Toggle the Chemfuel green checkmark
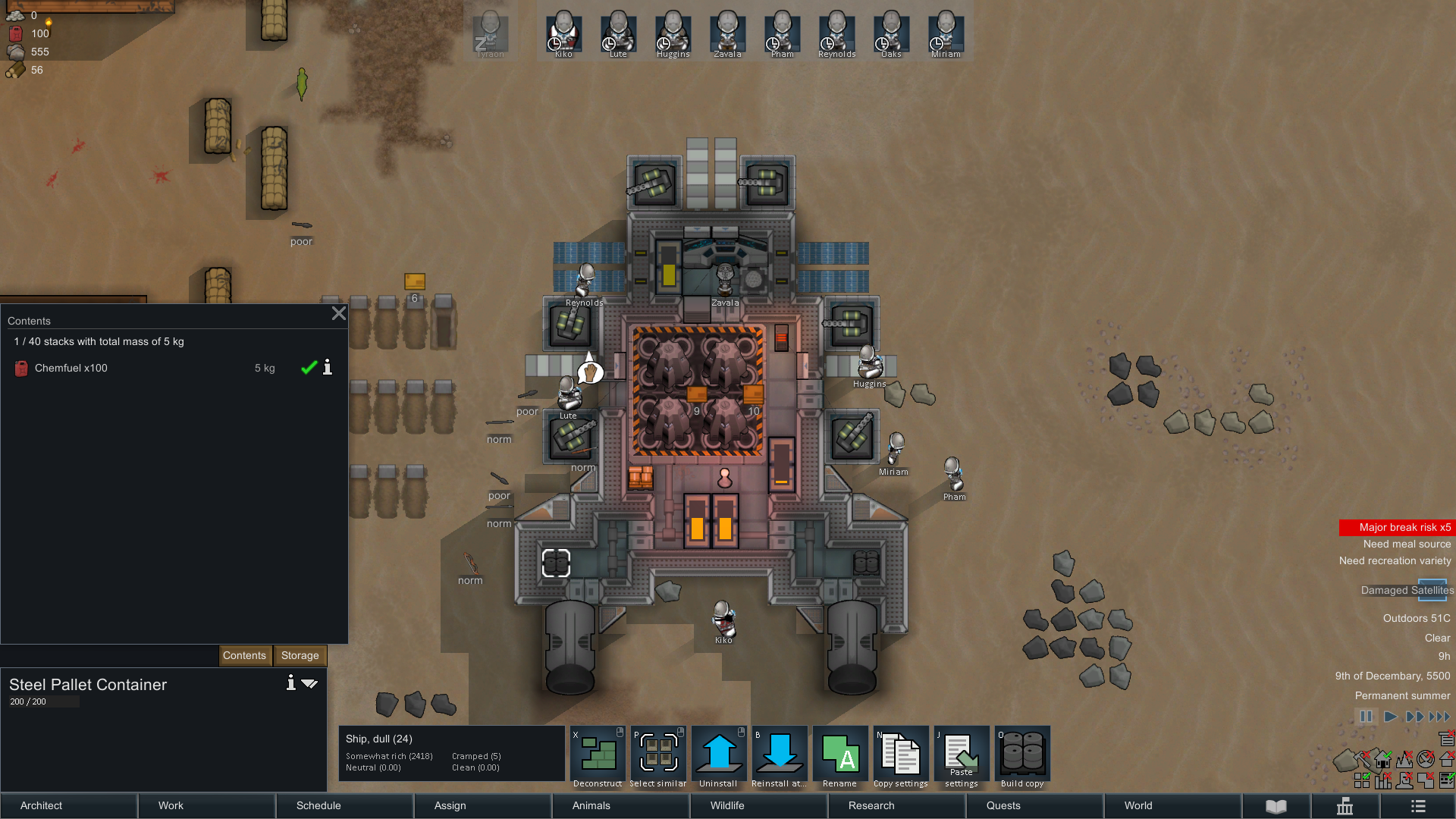The image size is (1456, 819). (309, 368)
